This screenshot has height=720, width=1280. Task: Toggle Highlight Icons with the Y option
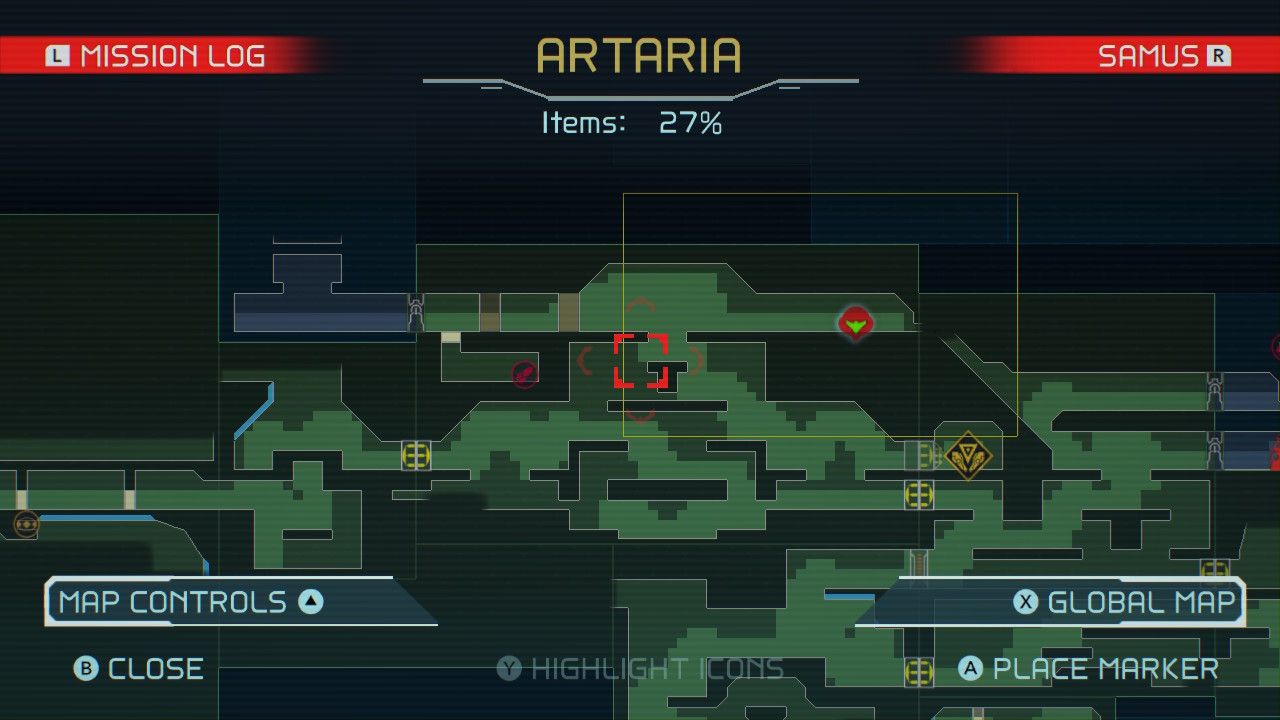(x=640, y=668)
